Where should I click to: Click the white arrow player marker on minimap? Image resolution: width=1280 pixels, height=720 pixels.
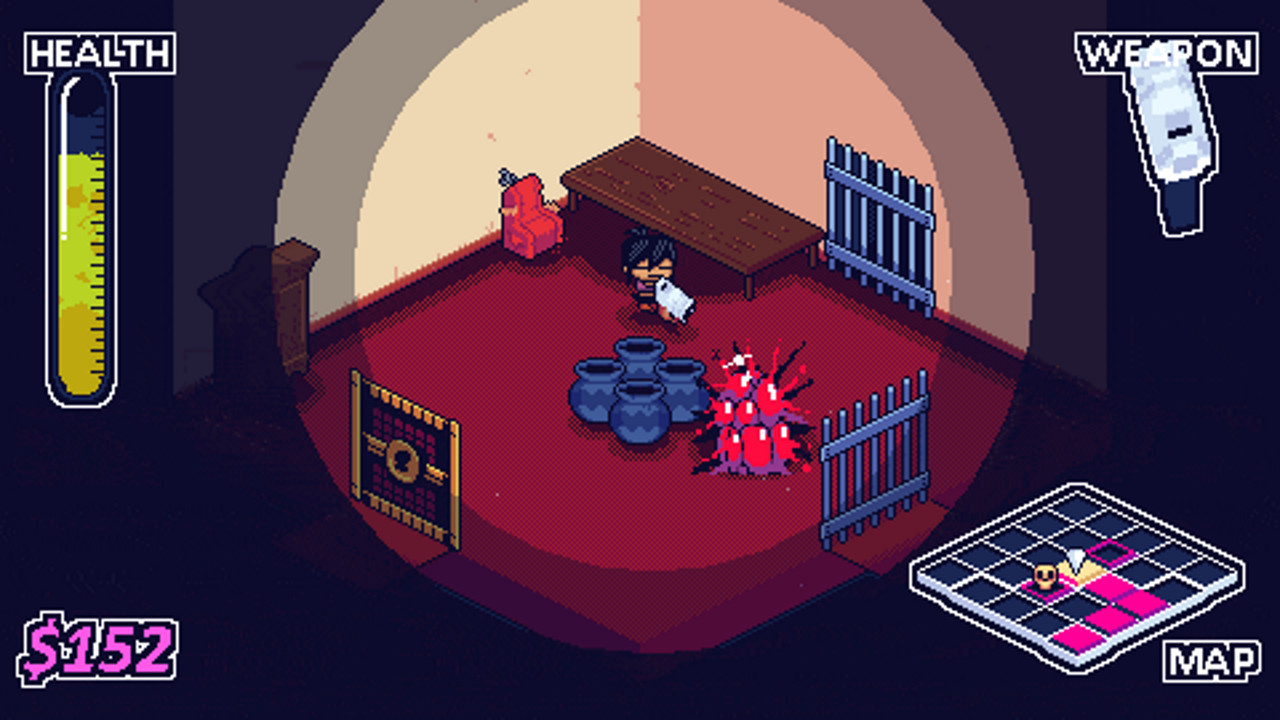click(1077, 558)
